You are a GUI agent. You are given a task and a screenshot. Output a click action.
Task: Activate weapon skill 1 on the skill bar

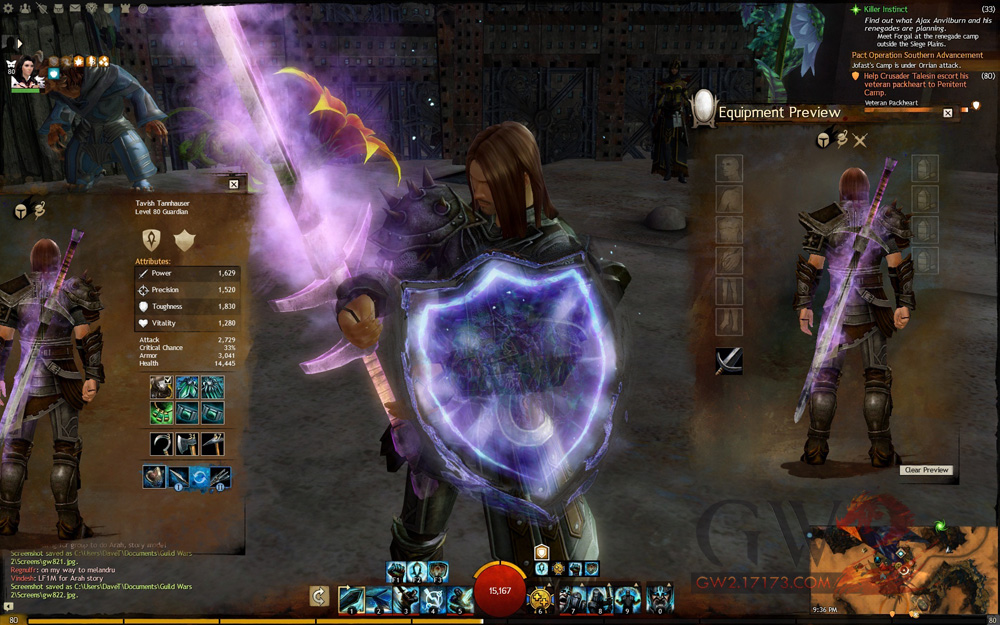351,598
